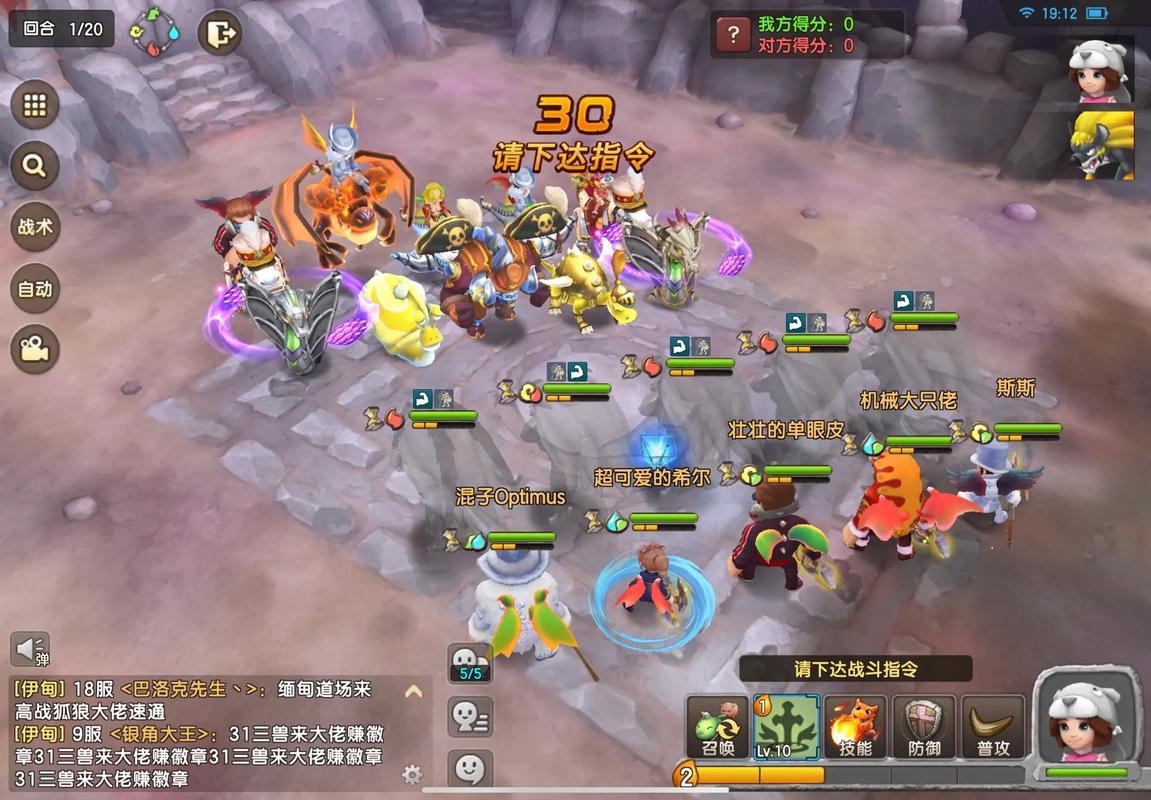The width and height of the screenshot is (1151, 800).
Task: Exit the battle via the door icon
Action: click(218, 34)
